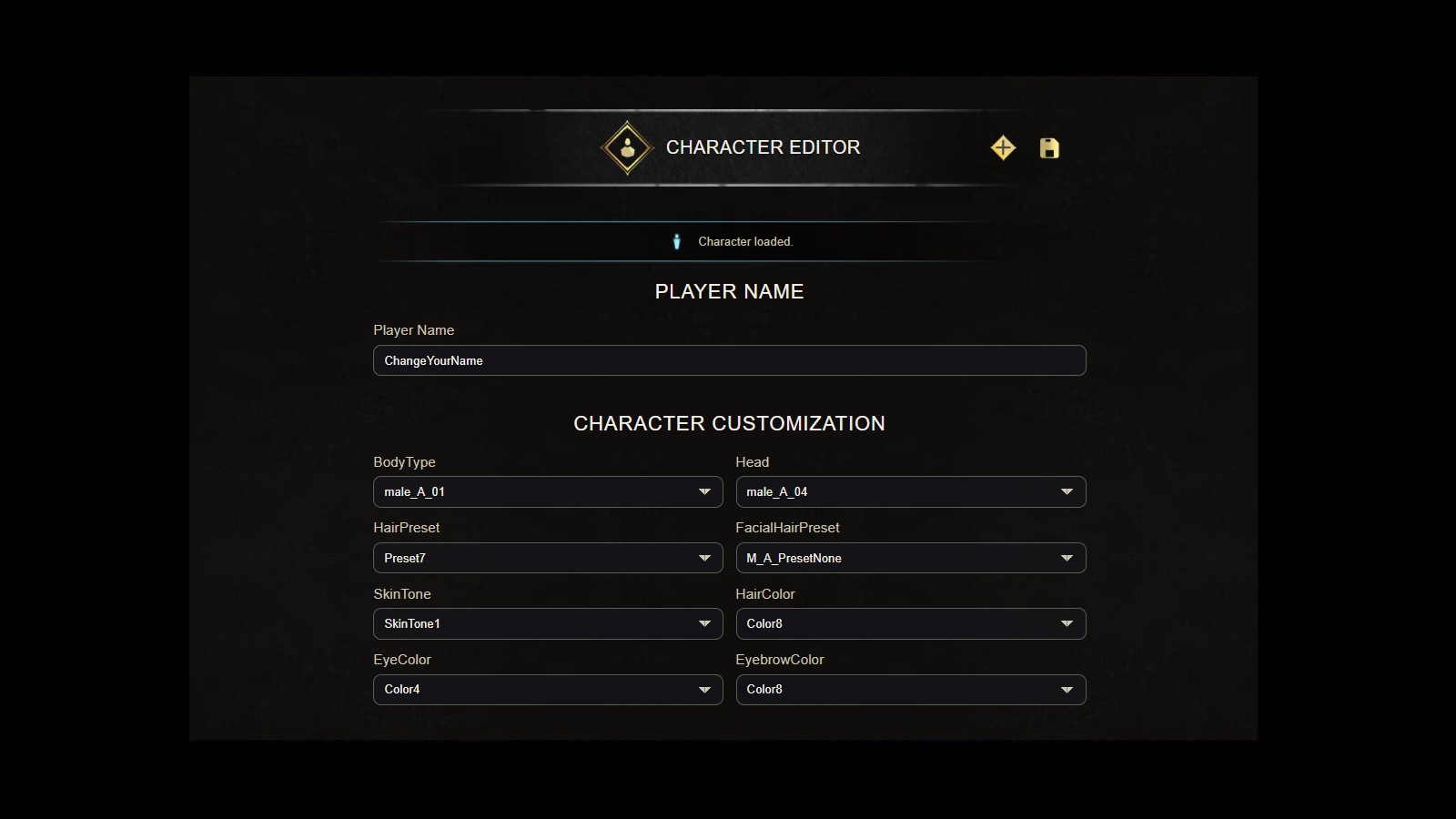Open the FacialHairPreset dropdown showing M_A_PresetNone

click(x=910, y=558)
